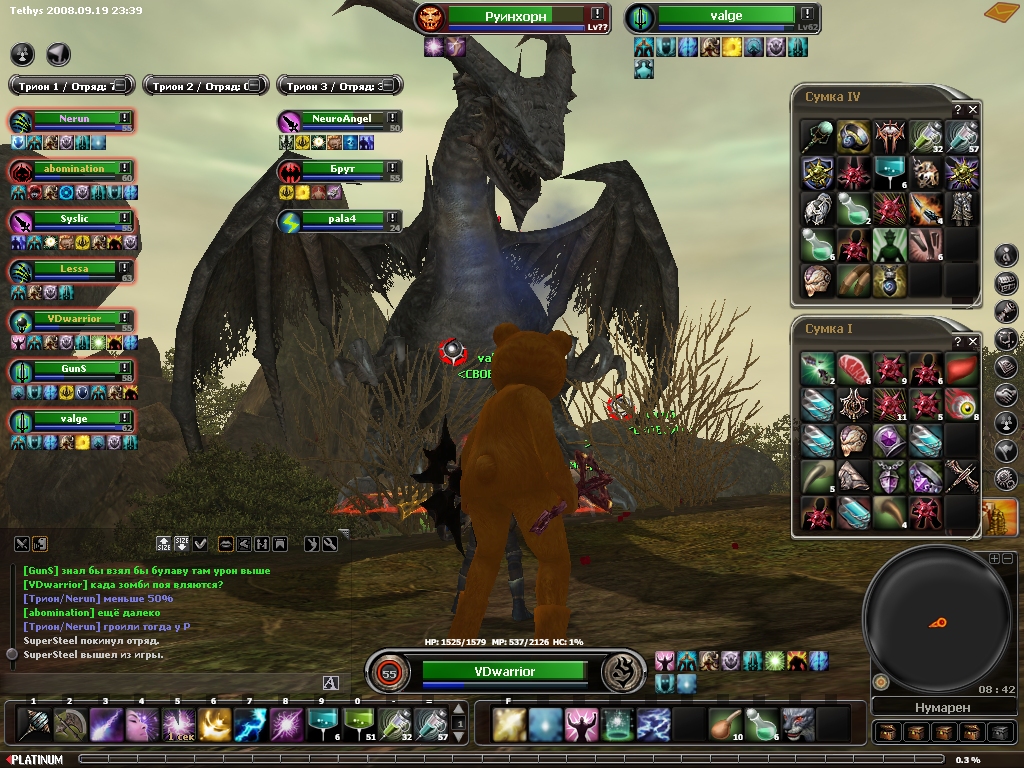Pick NeuroAngel from the raid frames
Image resolution: width=1024 pixels, height=768 pixels.
[x=342, y=119]
